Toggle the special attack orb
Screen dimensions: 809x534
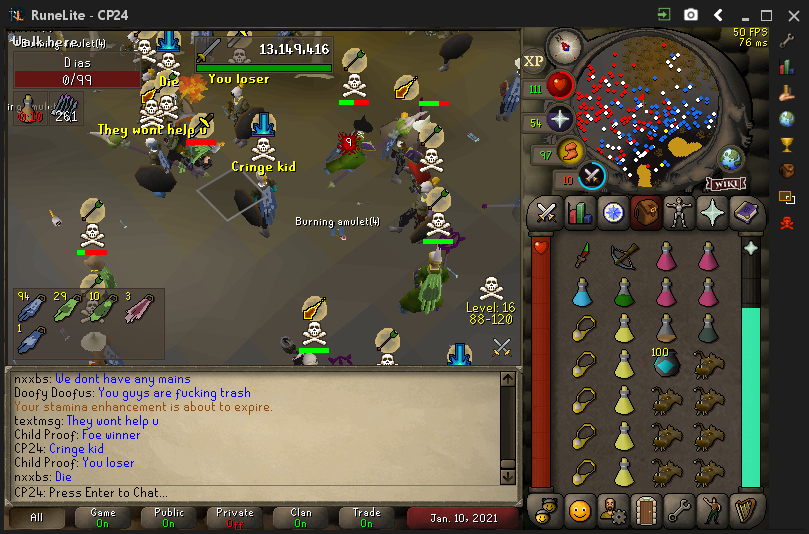coord(591,176)
